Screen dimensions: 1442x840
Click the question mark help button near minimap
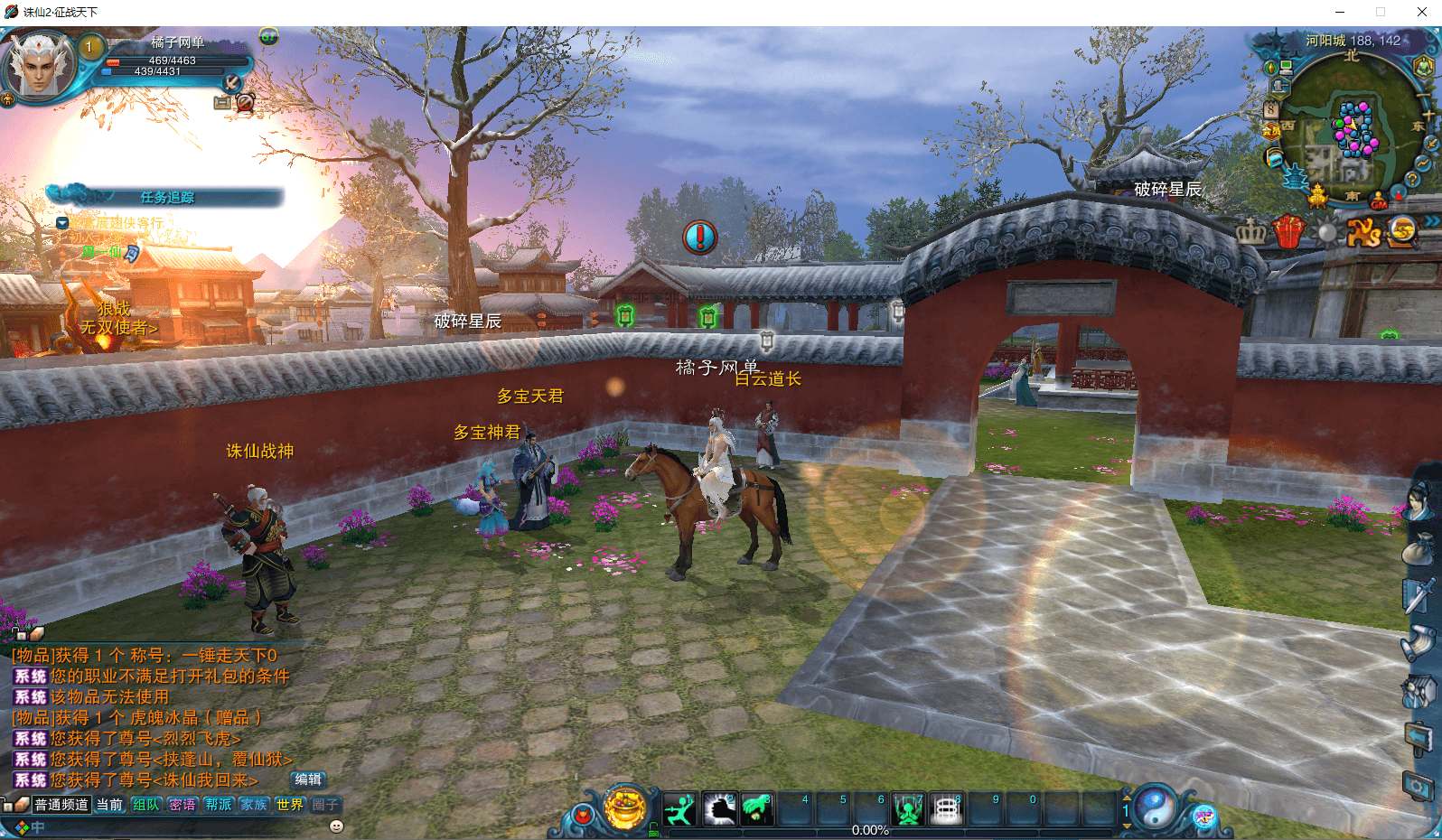pos(1413,179)
